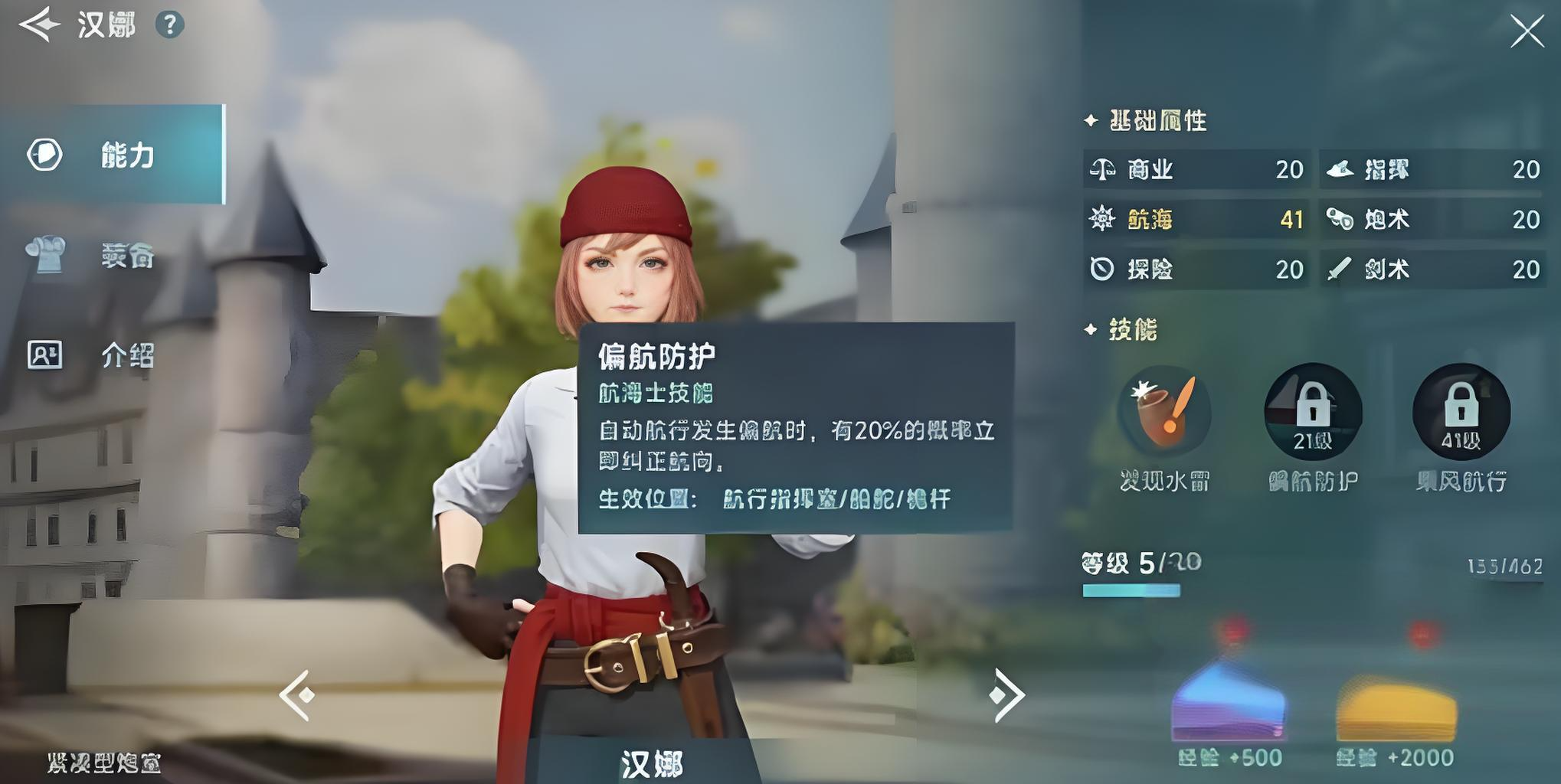Click the 探险 attribute row
Viewport: 1561px width, 784px height.
[x=1196, y=269]
